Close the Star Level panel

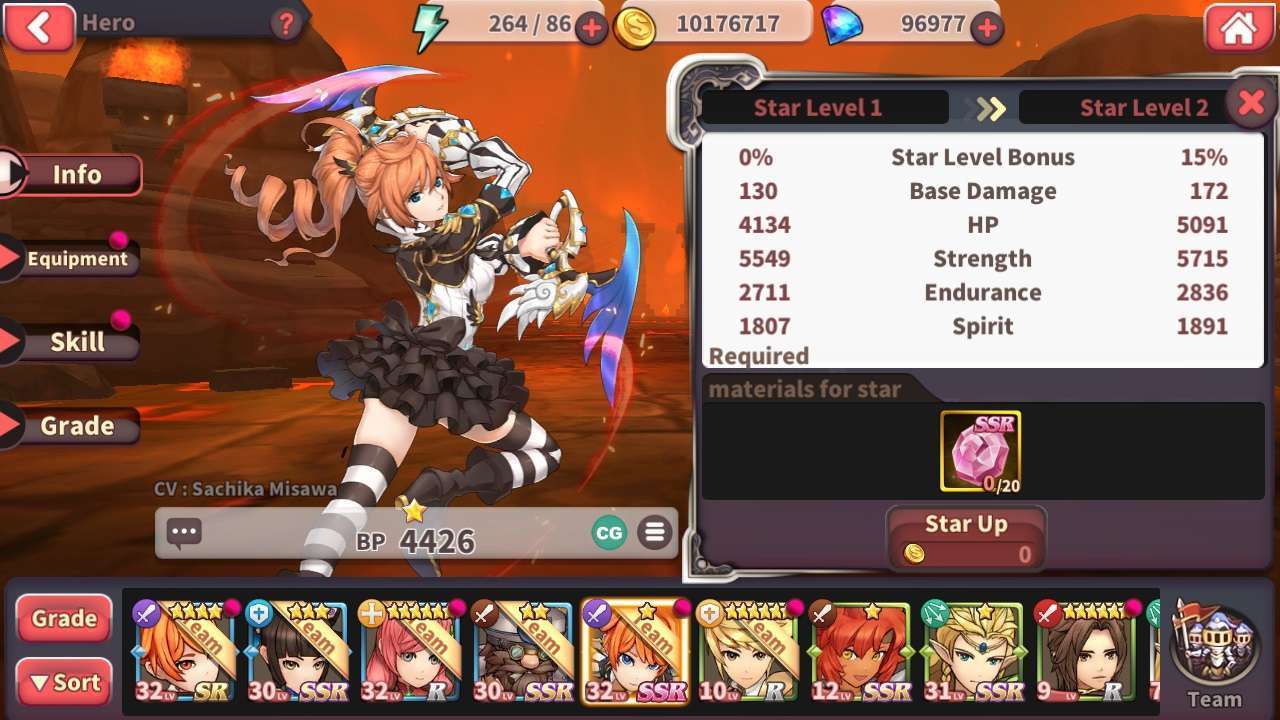(1251, 103)
